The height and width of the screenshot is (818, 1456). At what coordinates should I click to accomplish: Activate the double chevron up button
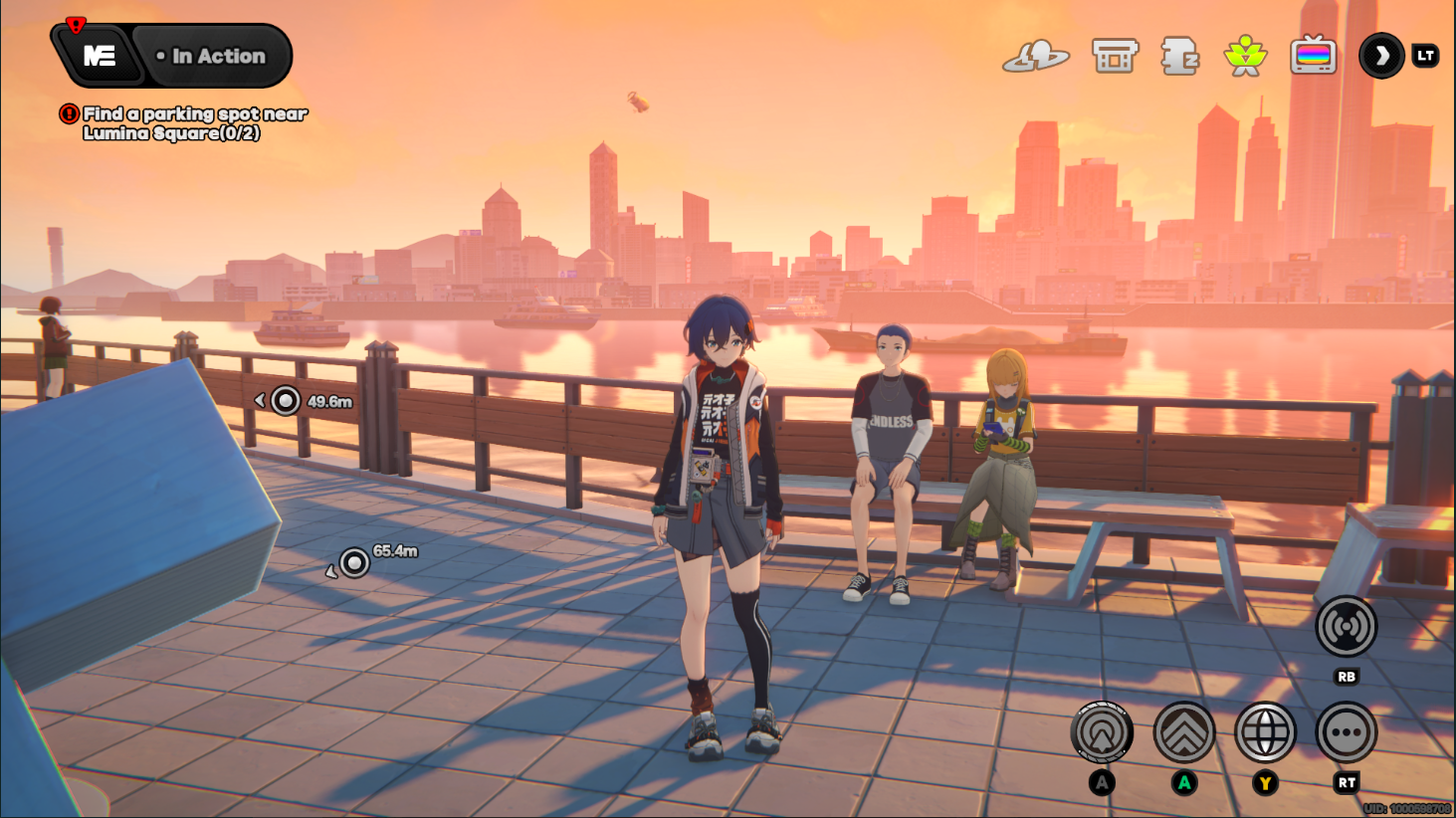coord(1183,732)
